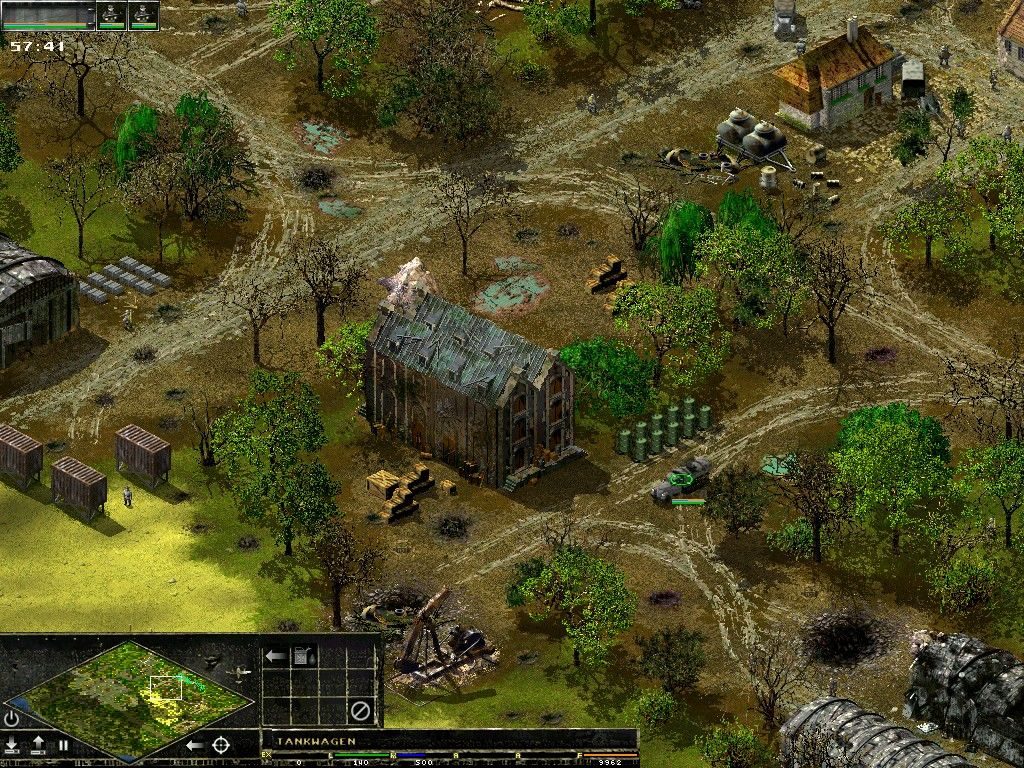Click the bright white airplane icon
Image resolution: width=1024 pixels, height=768 pixels.
[240, 674]
